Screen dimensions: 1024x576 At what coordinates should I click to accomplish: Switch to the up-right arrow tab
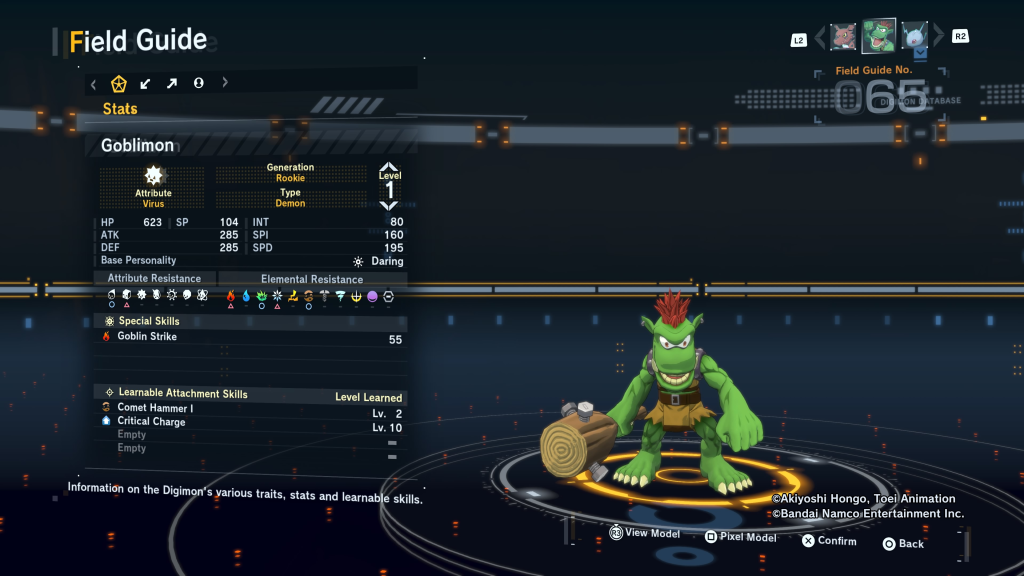(171, 83)
